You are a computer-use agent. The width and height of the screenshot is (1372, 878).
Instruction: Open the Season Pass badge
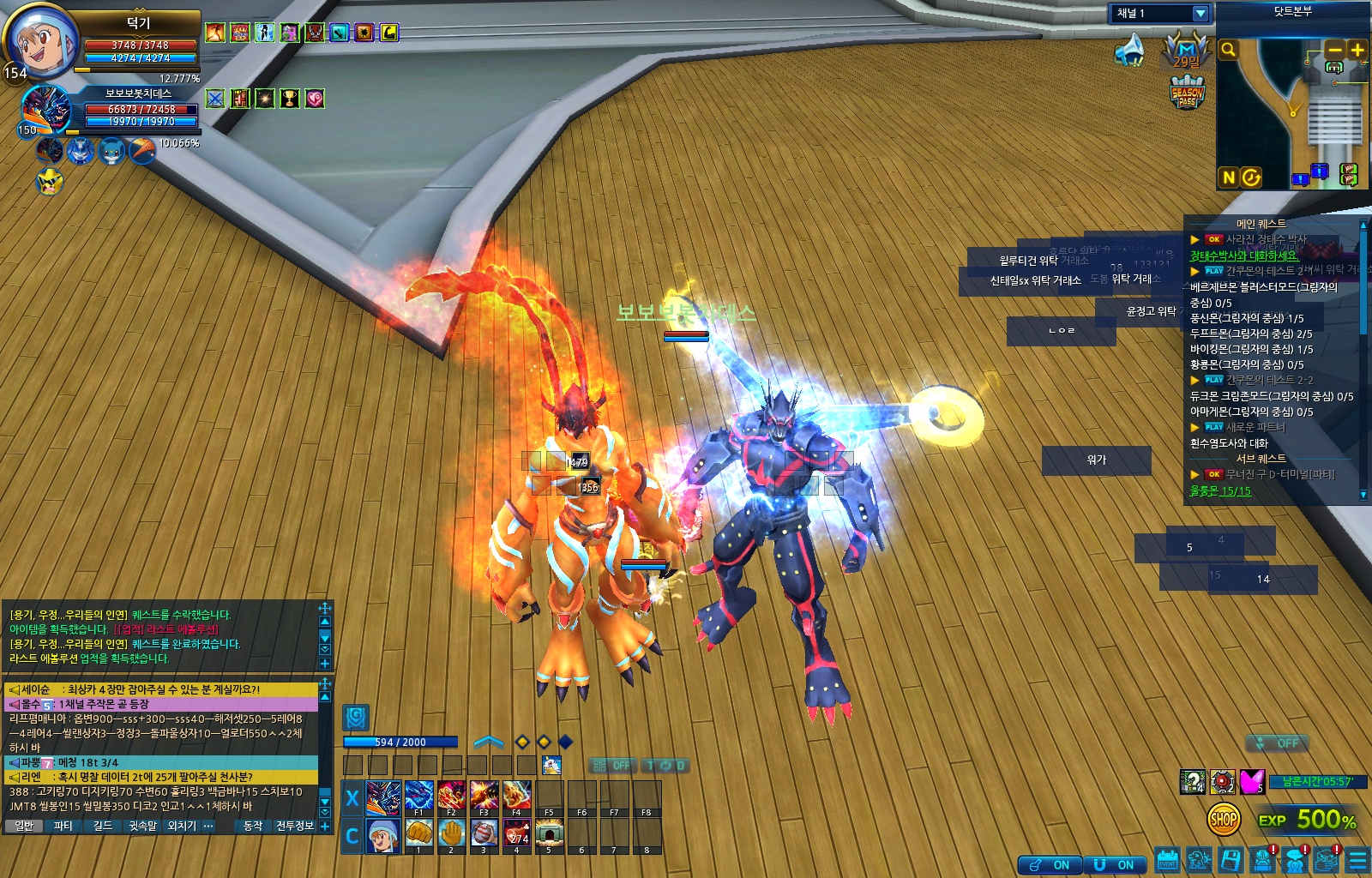[1187, 93]
